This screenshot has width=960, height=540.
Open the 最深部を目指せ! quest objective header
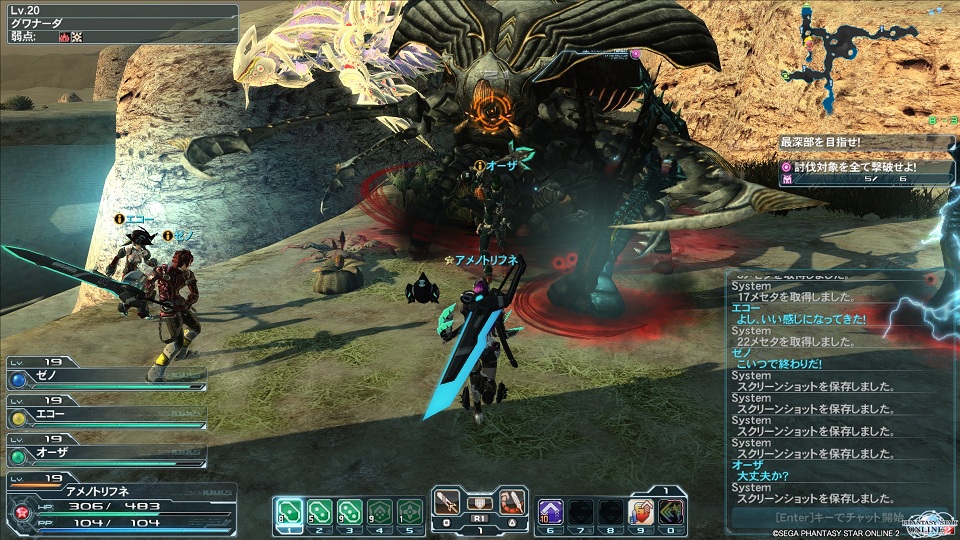[865, 144]
